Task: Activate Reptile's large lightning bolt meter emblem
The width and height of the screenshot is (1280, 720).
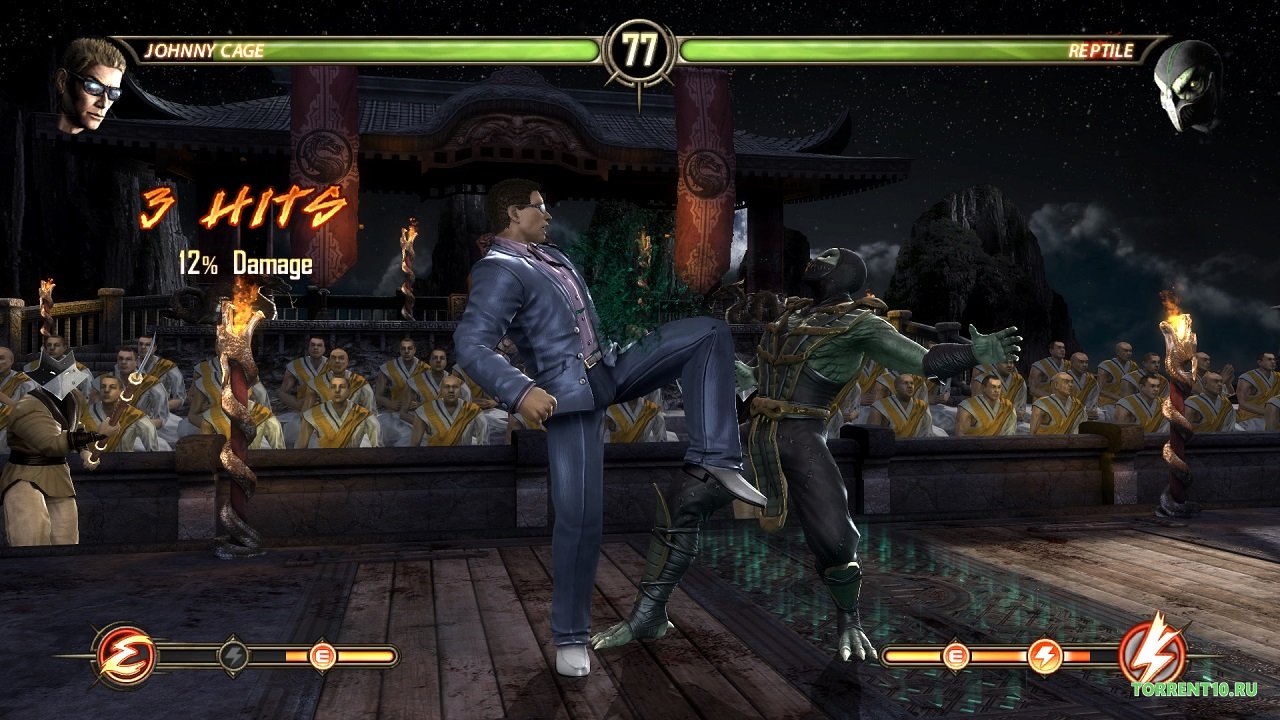Action: pyautogui.click(x=1152, y=655)
